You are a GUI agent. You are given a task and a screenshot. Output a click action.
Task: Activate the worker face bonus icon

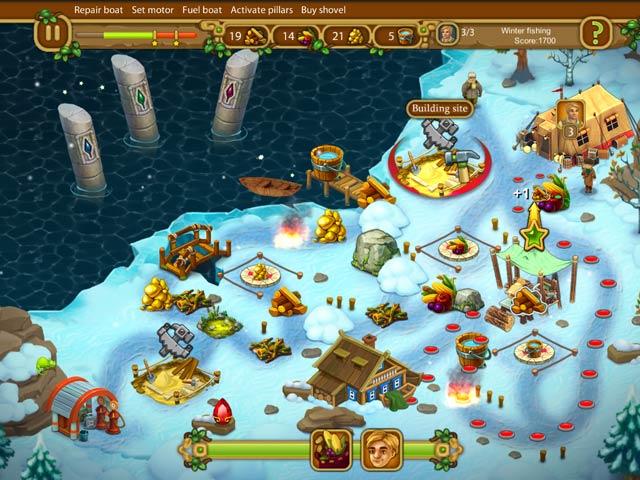[381, 449]
